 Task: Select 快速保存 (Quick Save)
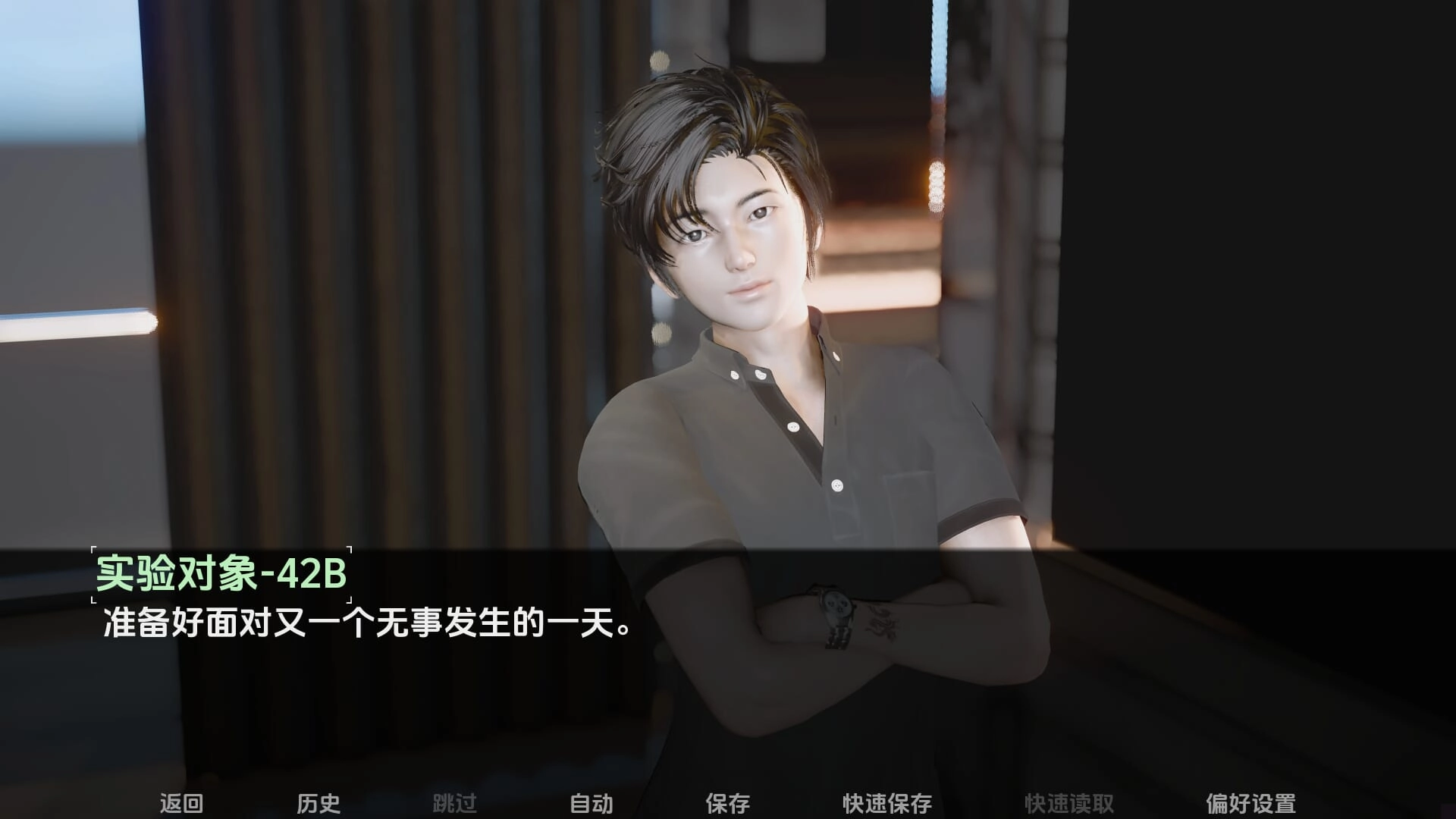(886, 803)
